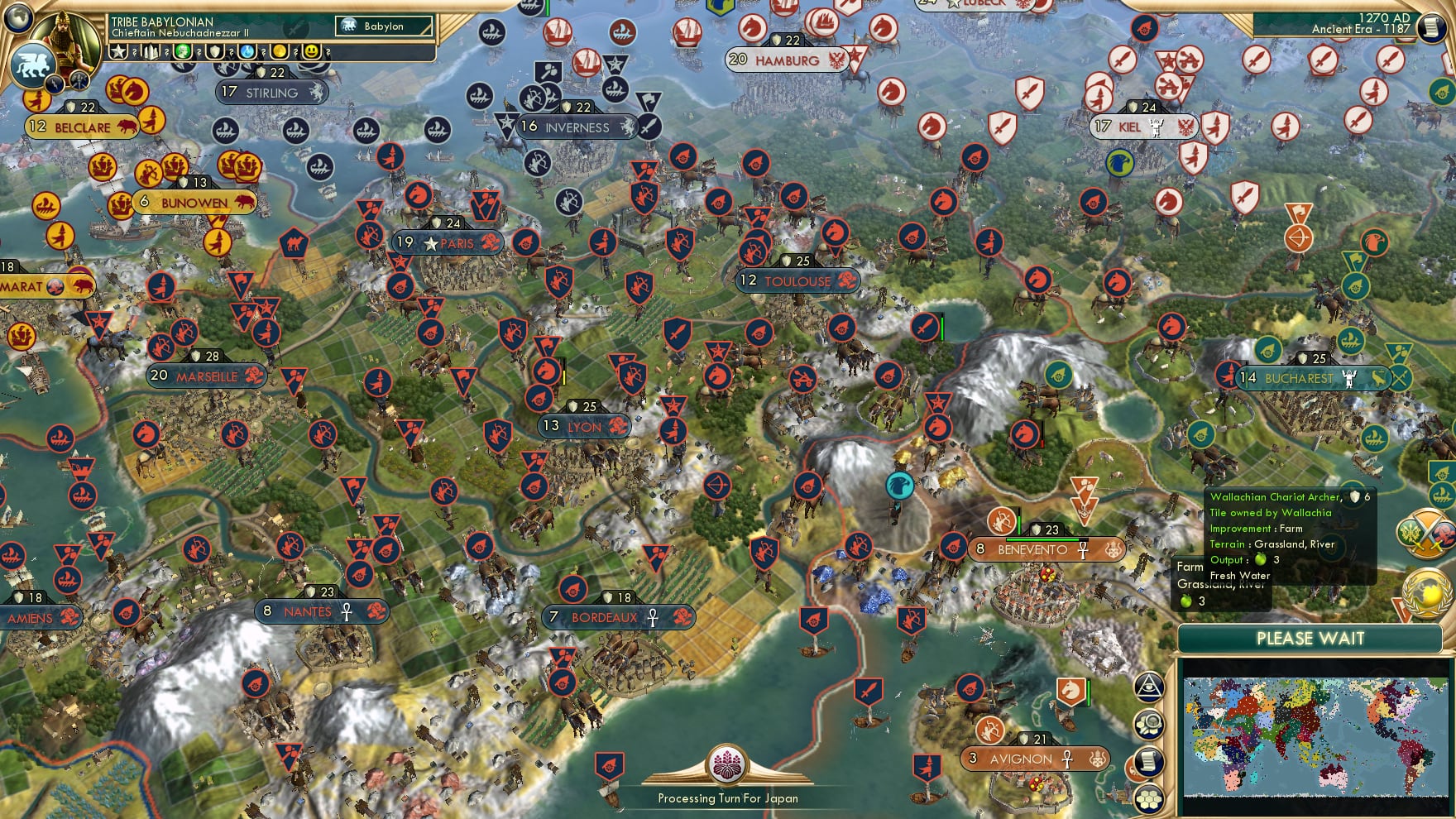The height and width of the screenshot is (819, 1456).
Task: Check happiness via the smiley face icon
Action: pyautogui.click(x=311, y=52)
